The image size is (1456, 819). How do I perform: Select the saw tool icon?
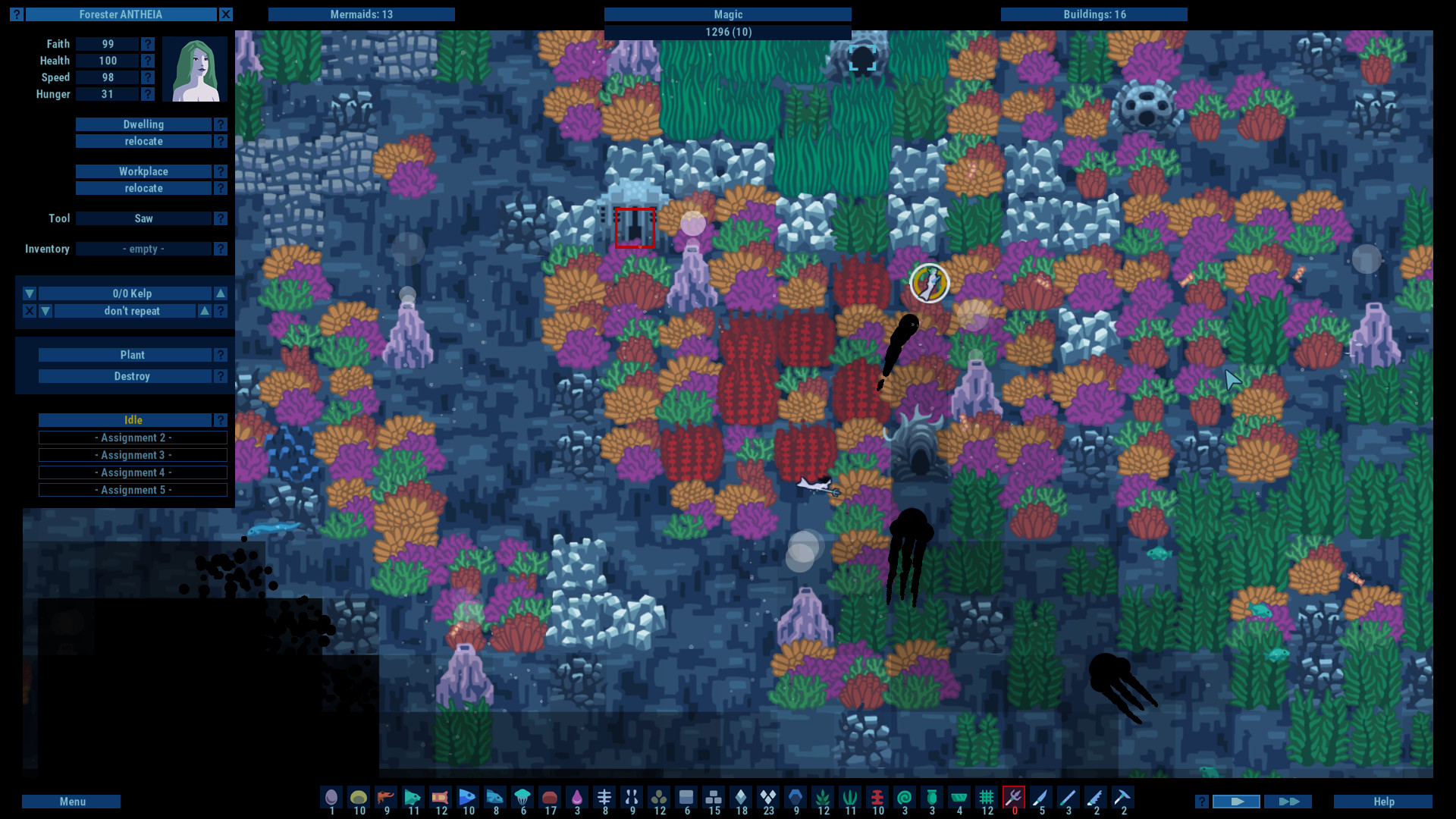pyautogui.click(x=1097, y=798)
